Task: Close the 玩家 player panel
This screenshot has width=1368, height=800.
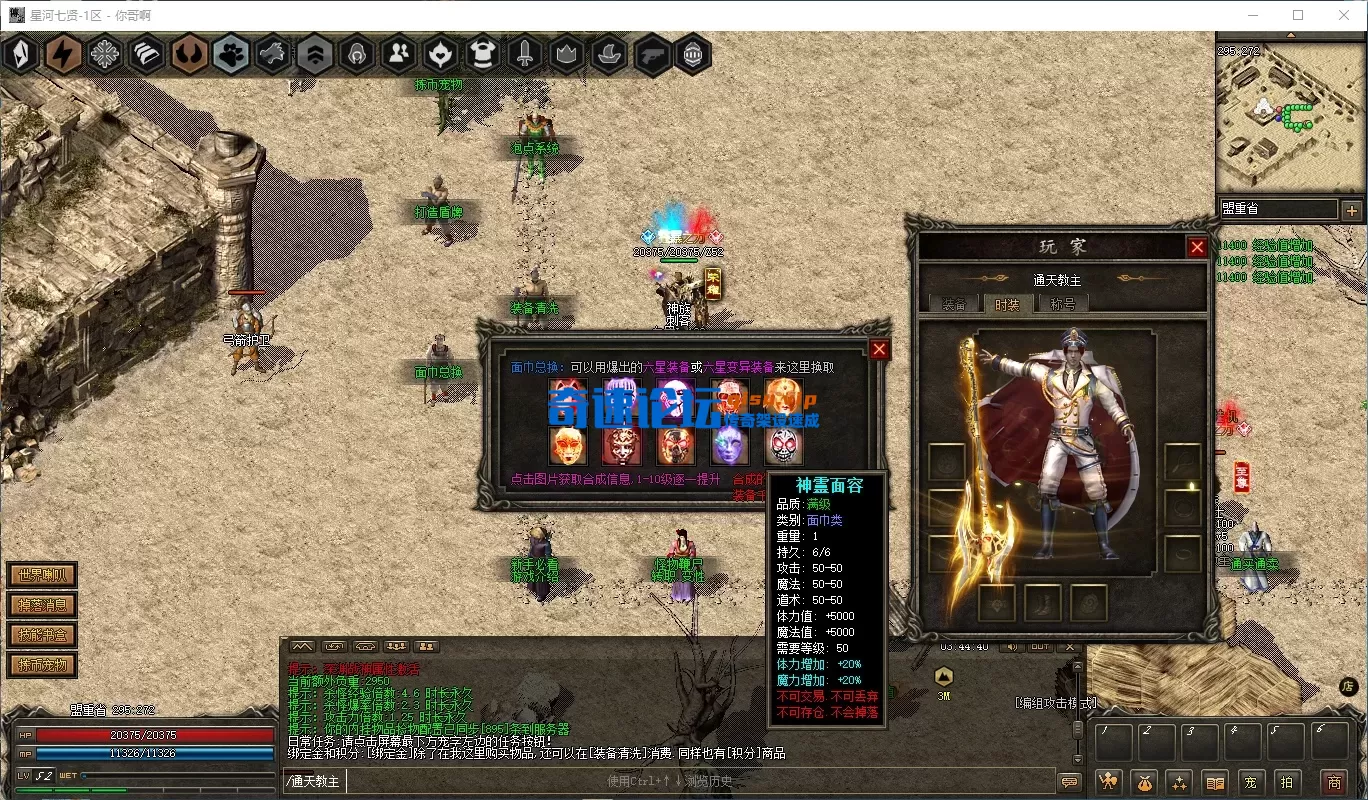Action: [1196, 247]
